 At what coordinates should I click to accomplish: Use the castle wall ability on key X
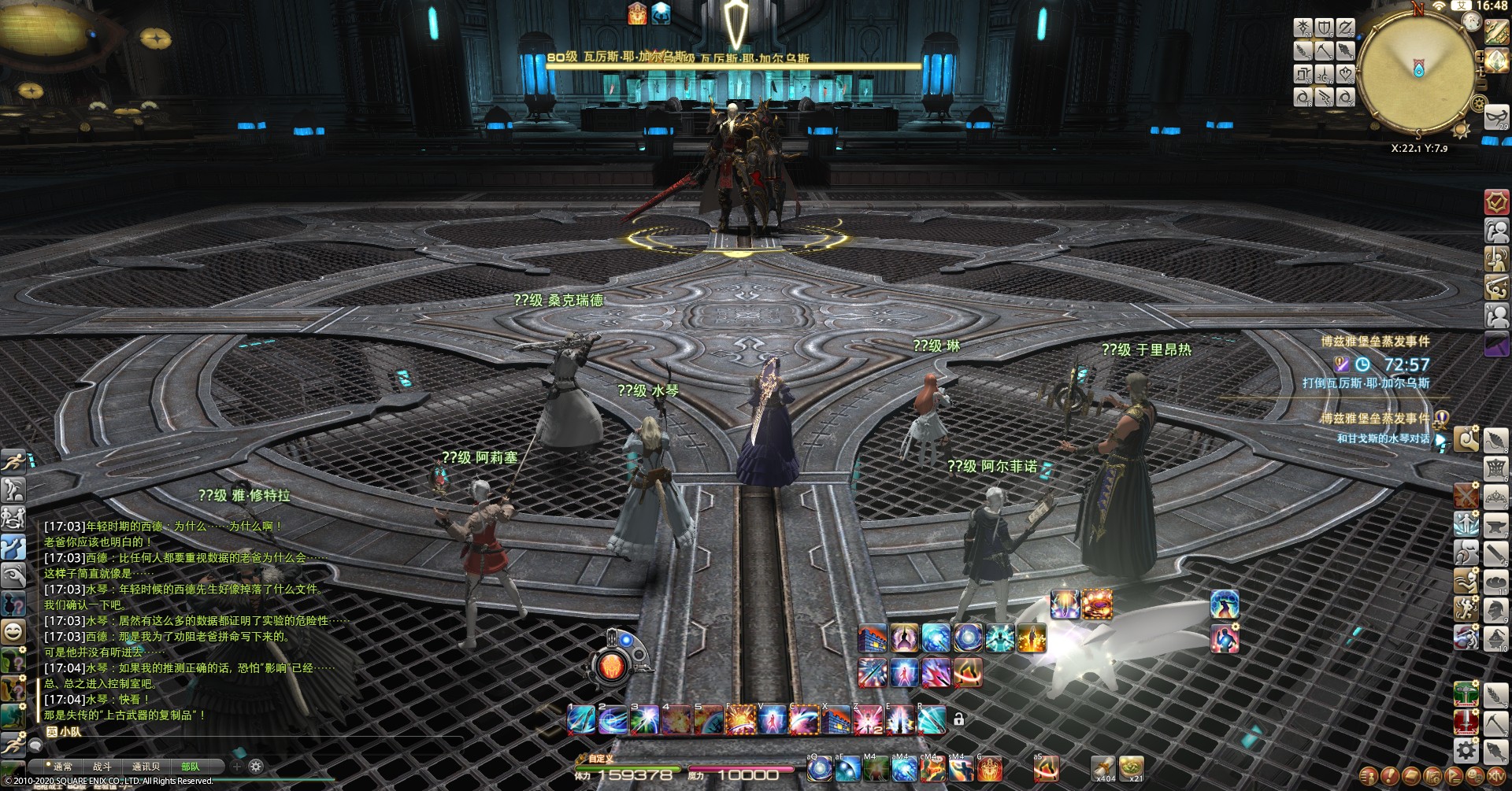pyautogui.click(x=836, y=720)
